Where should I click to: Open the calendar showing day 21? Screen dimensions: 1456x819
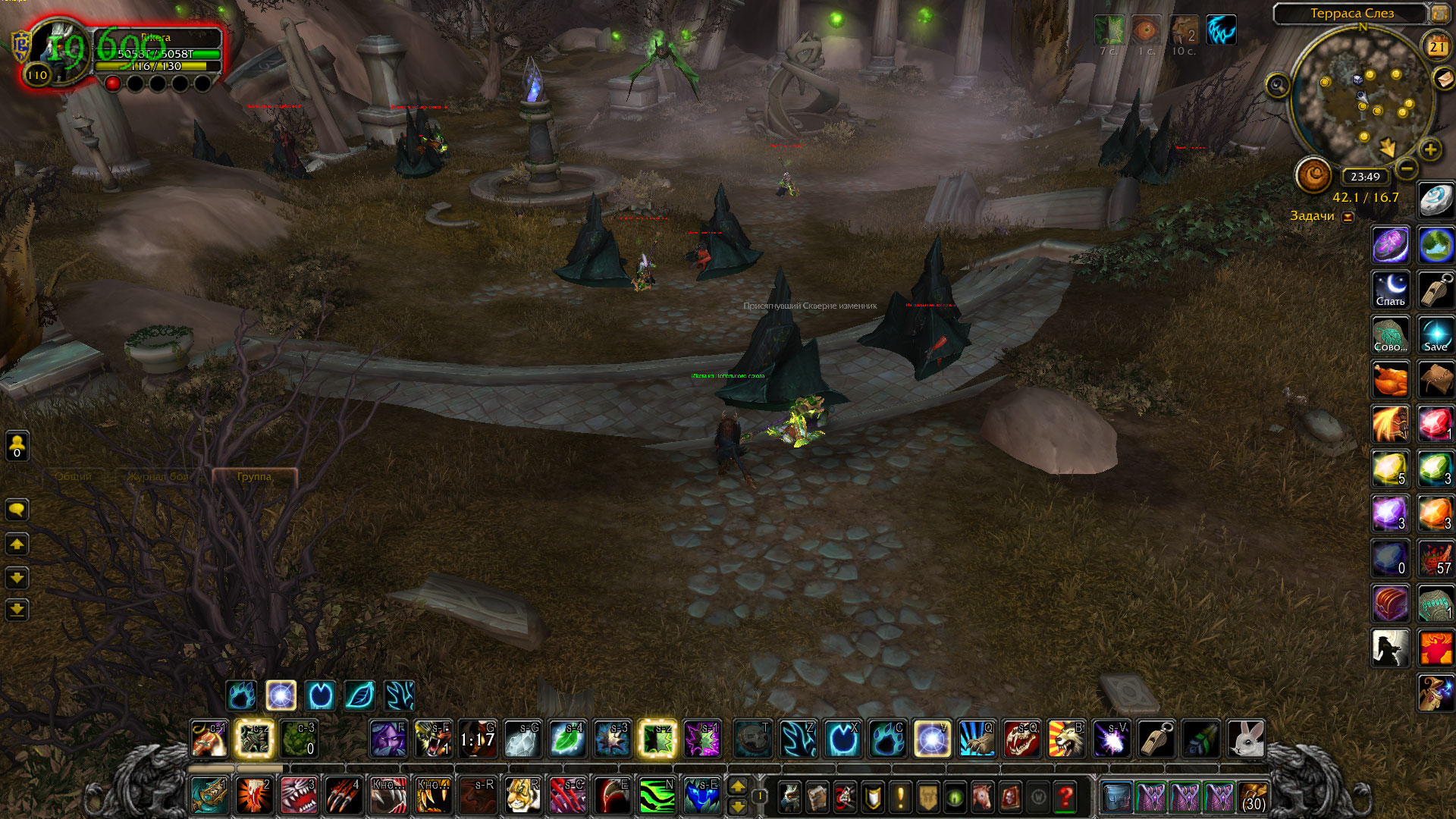[x=1437, y=47]
